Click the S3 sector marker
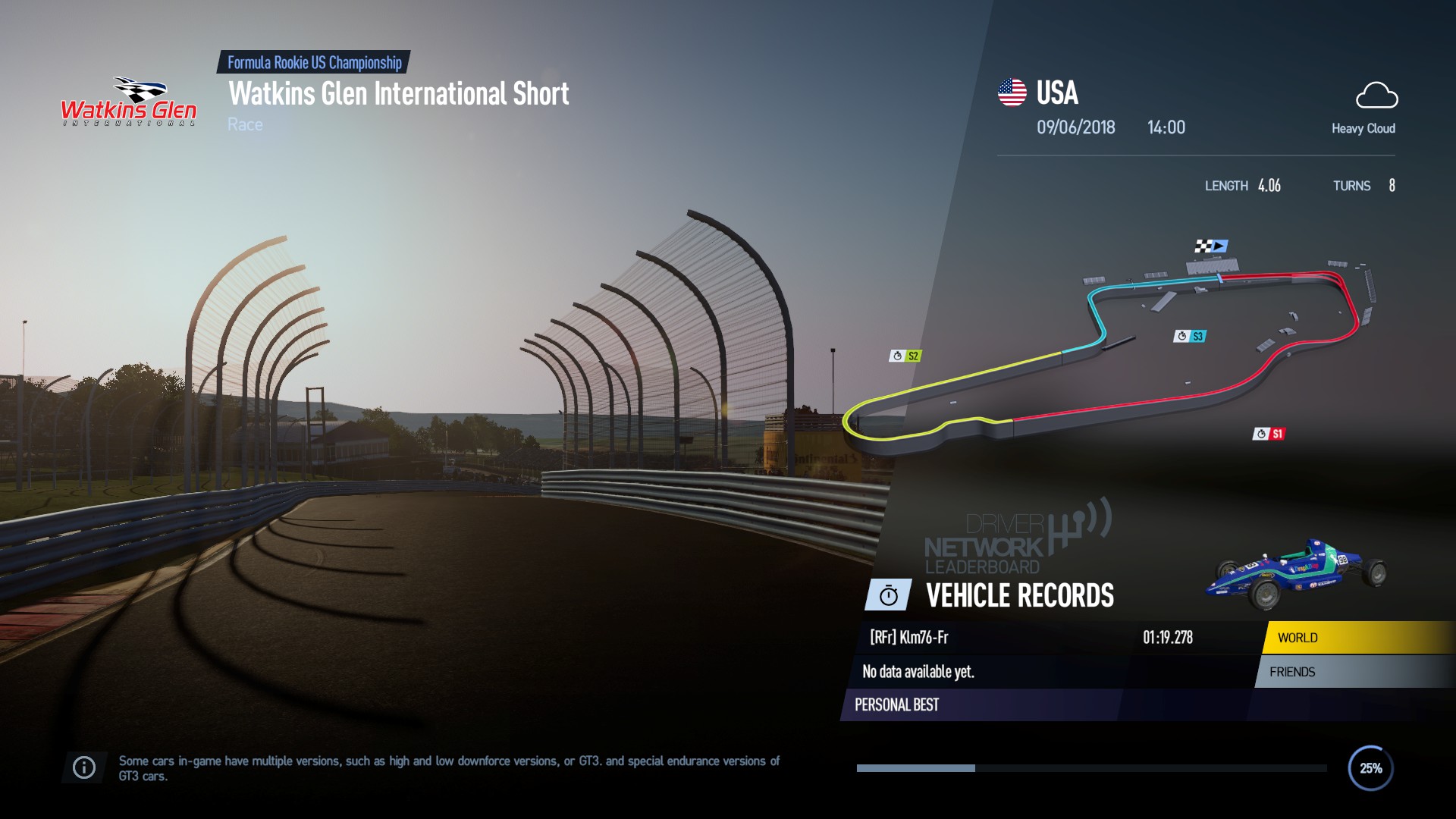This screenshot has height=819, width=1456. pyautogui.click(x=1191, y=334)
